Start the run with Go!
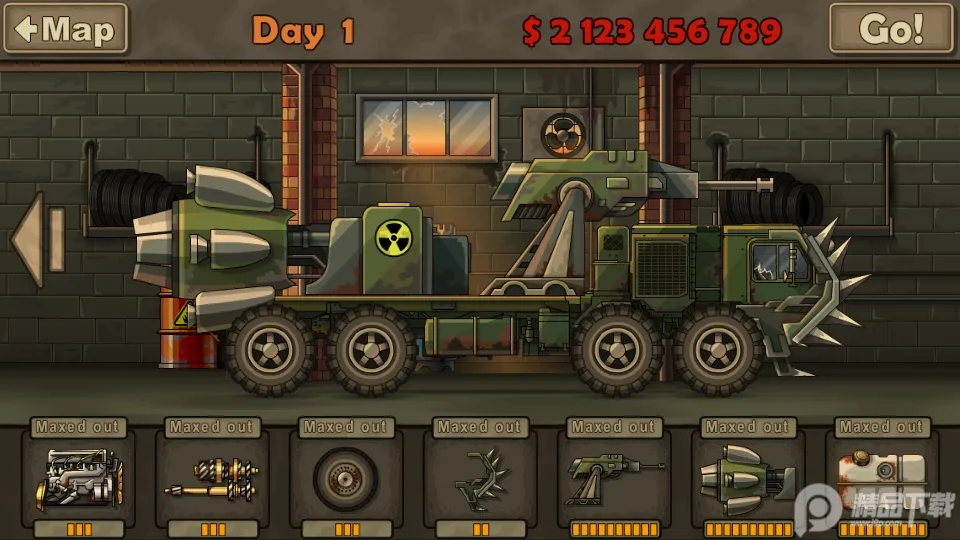This screenshot has width=960, height=540. tap(891, 29)
